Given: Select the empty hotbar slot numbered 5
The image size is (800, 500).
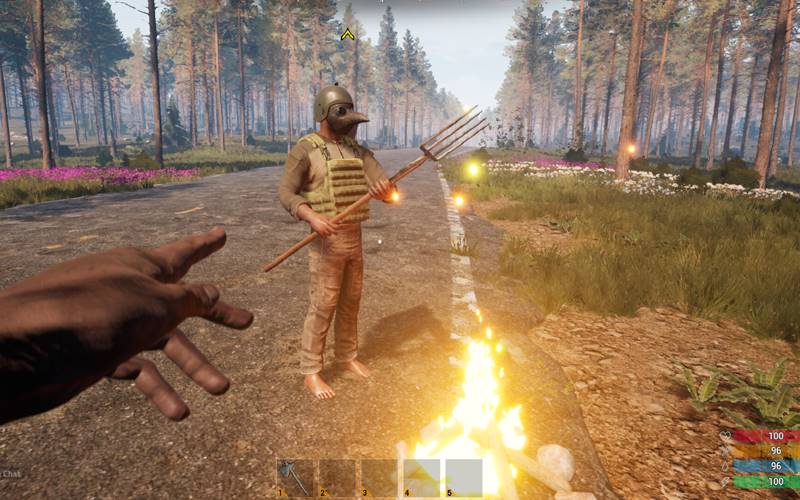Looking at the screenshot, I should click(463, 477).
